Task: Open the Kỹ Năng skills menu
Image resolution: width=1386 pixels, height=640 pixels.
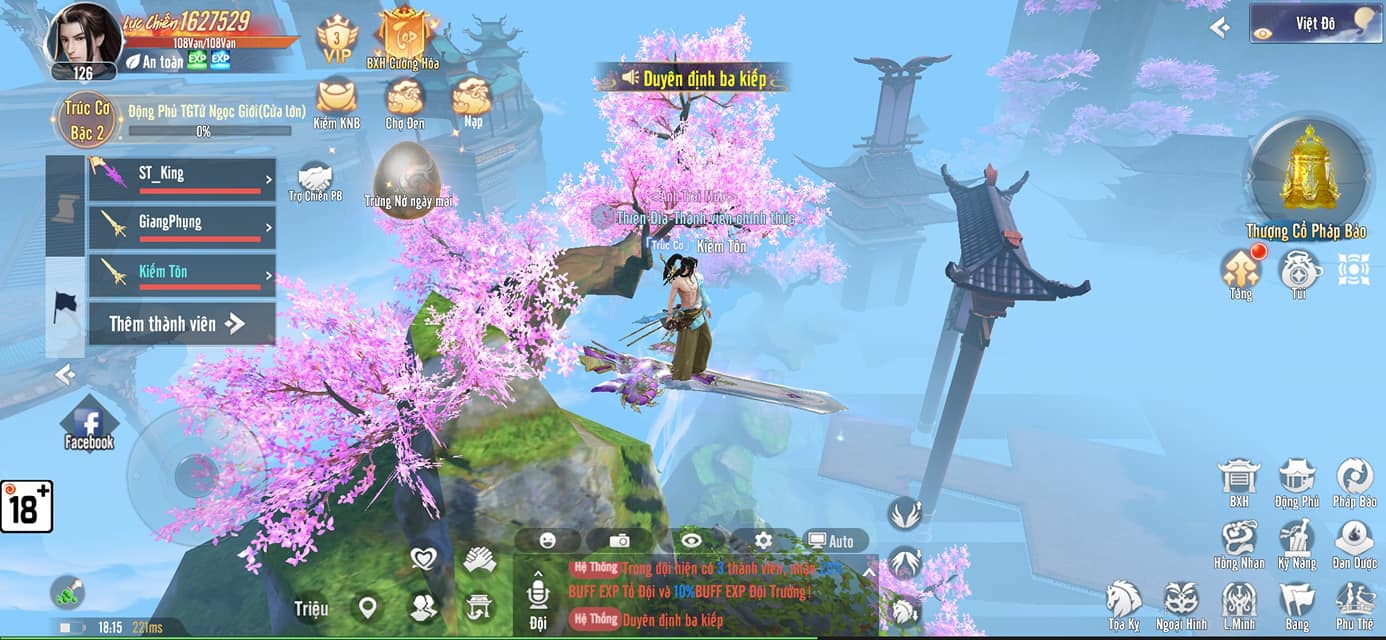Action: [x=1297, y=543]
